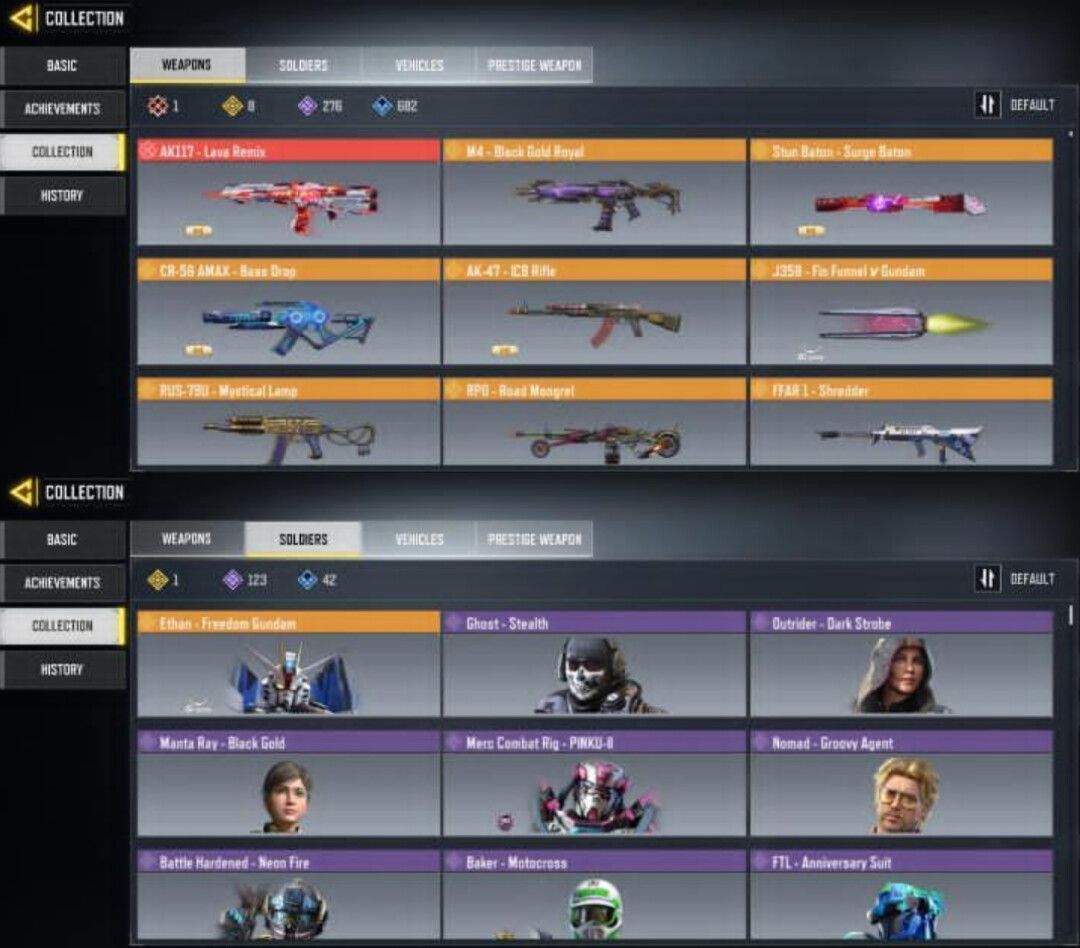Open the Merc Combat Rig - PINKU-8 card

pyautogui.click(x=594, y=785)
